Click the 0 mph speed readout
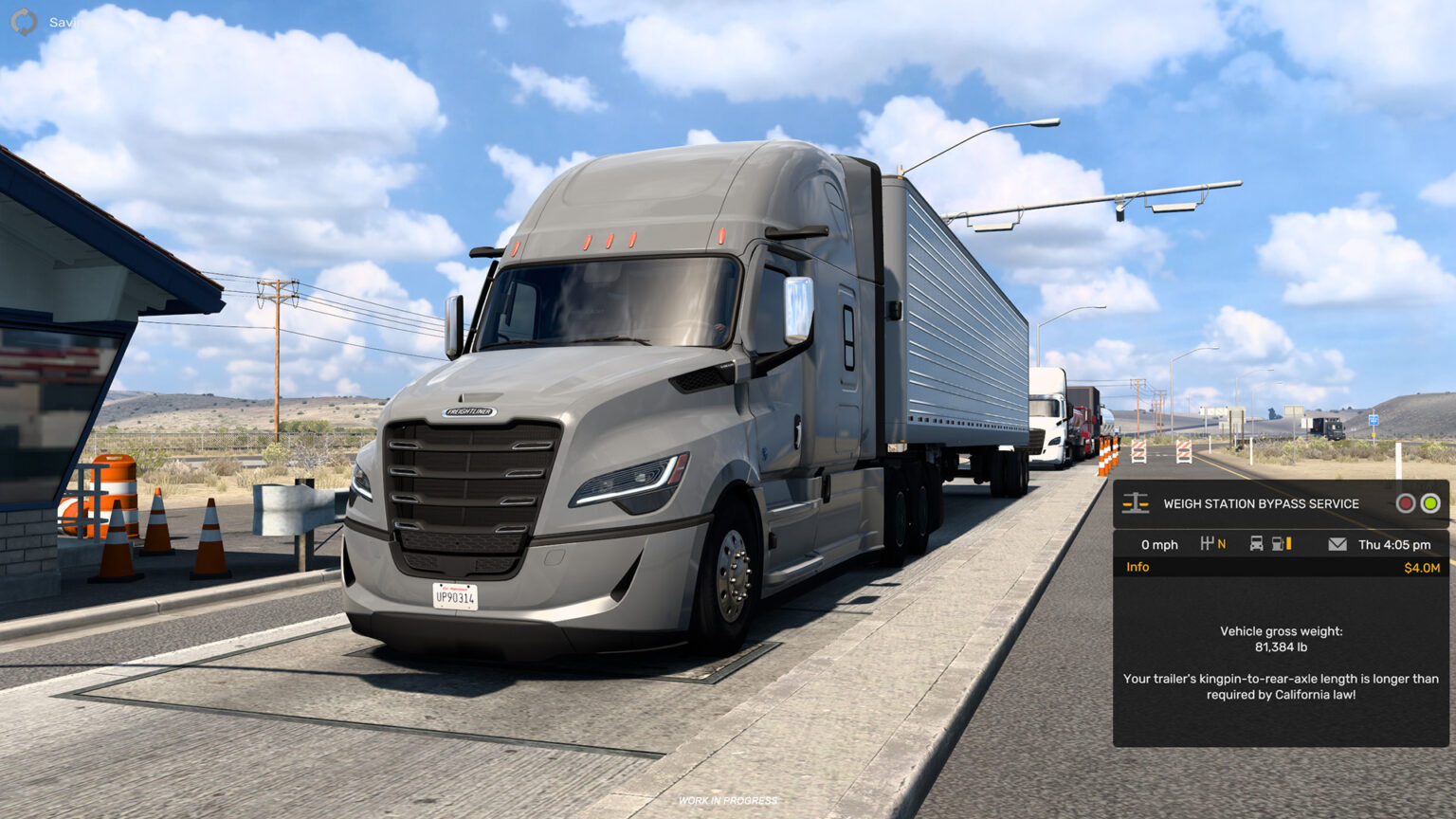Screen dimensions: 1456x819 coord(1160,544)
